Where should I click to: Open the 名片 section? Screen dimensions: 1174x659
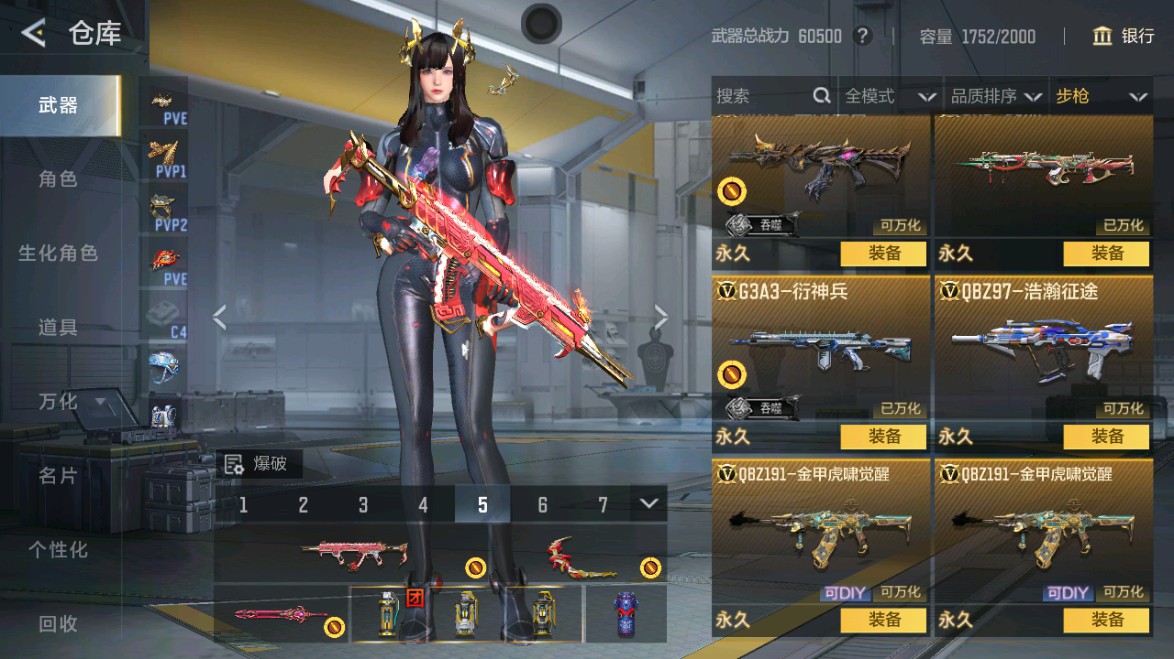click(58, 475)
